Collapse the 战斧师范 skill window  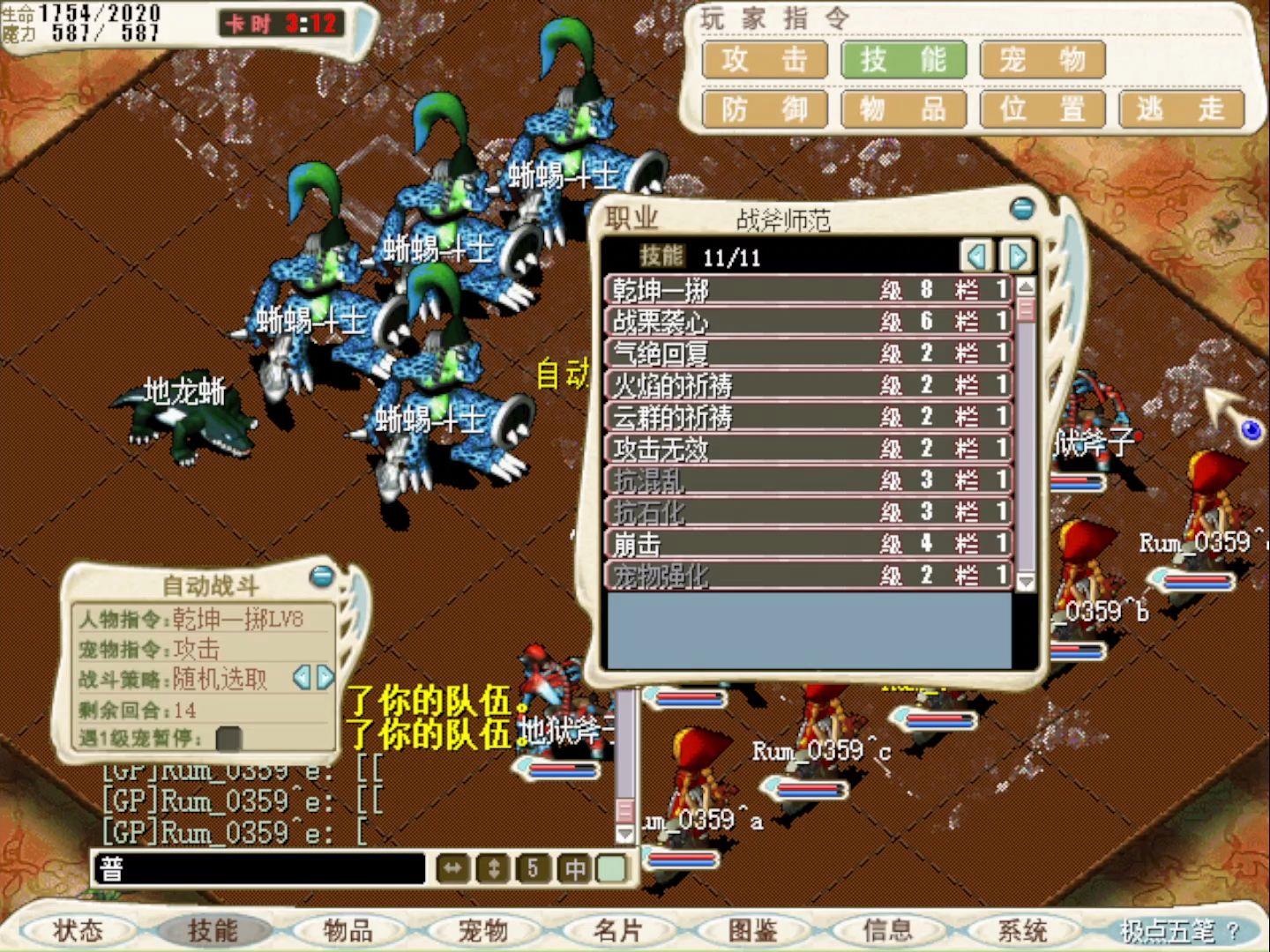coord(1023,206)
